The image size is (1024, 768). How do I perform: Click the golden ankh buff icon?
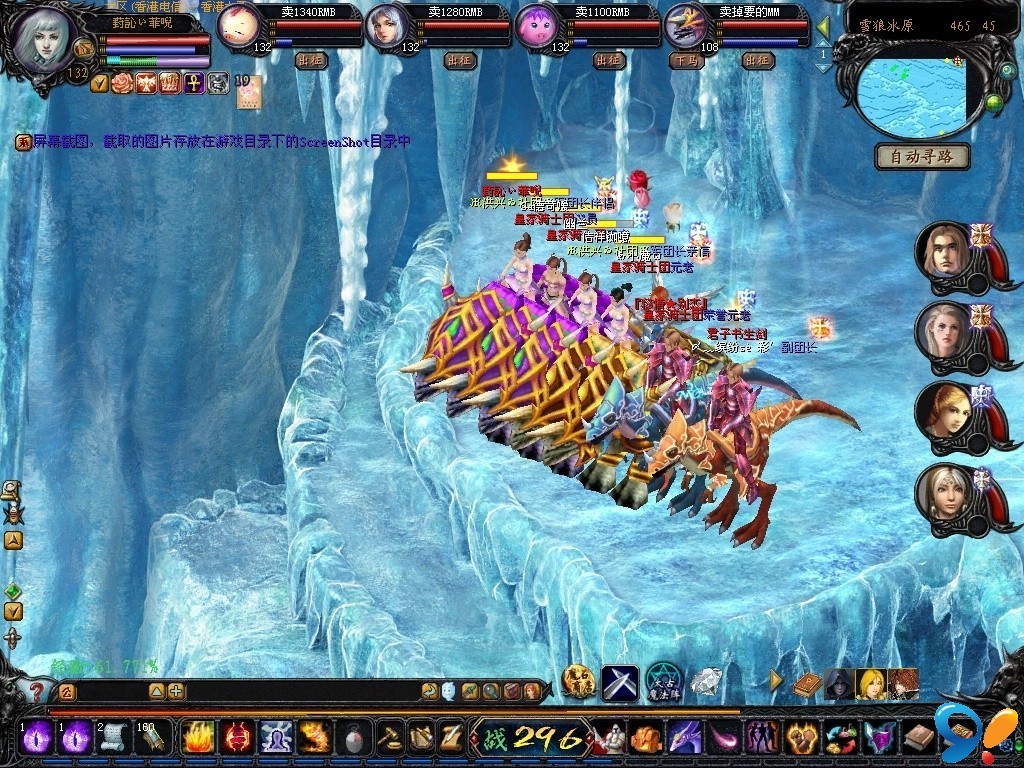click(x=194, y=83)
